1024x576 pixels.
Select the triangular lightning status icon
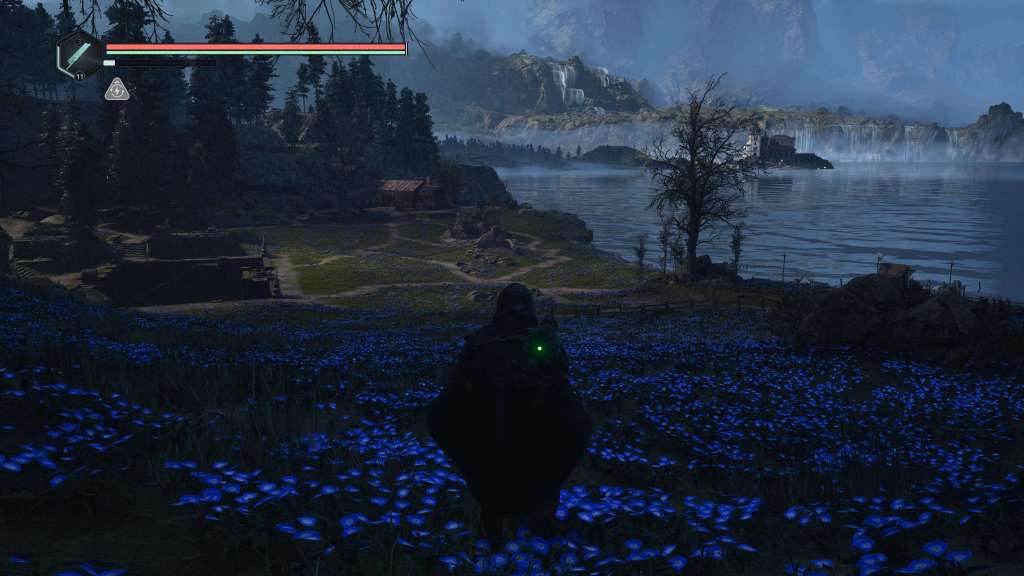pos(117,90)
